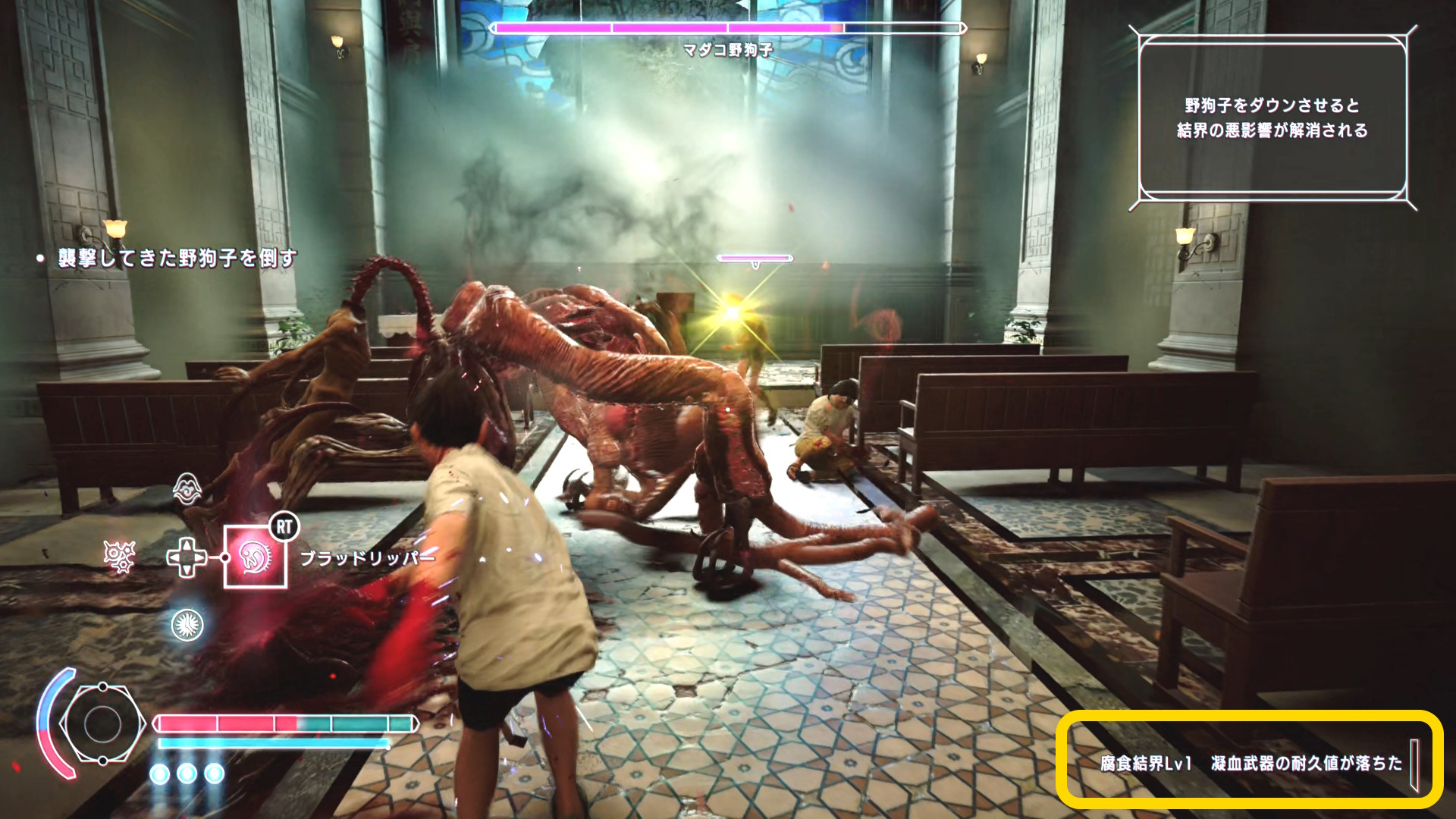The height and width of the screenshot is (819, 1456).
Task: Open the Corrosion Barrier Lv1 notification
Action: (1250, 763)
